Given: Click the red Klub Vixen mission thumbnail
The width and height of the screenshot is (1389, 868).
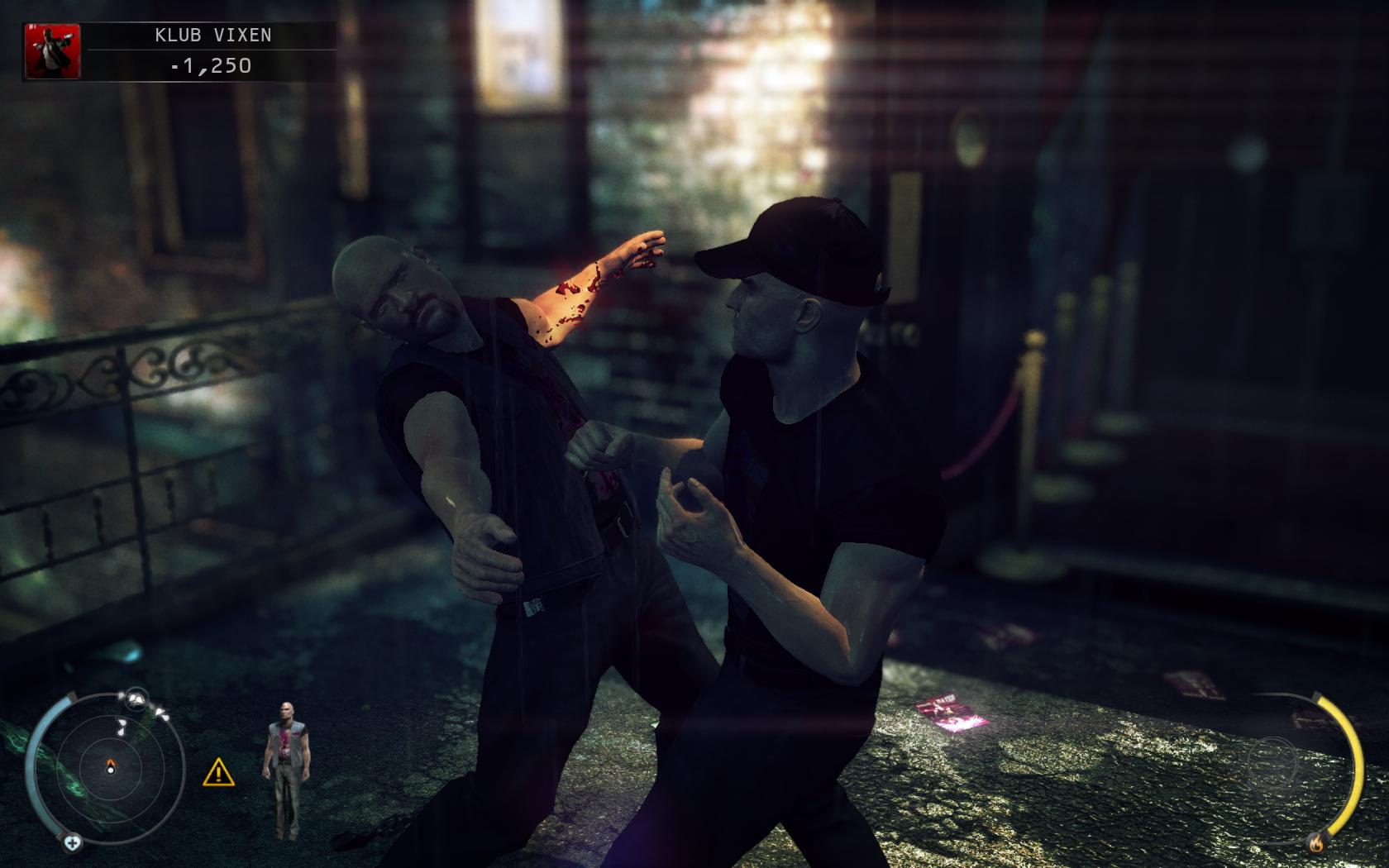Looking at the screenshot, I should [54, 51].
